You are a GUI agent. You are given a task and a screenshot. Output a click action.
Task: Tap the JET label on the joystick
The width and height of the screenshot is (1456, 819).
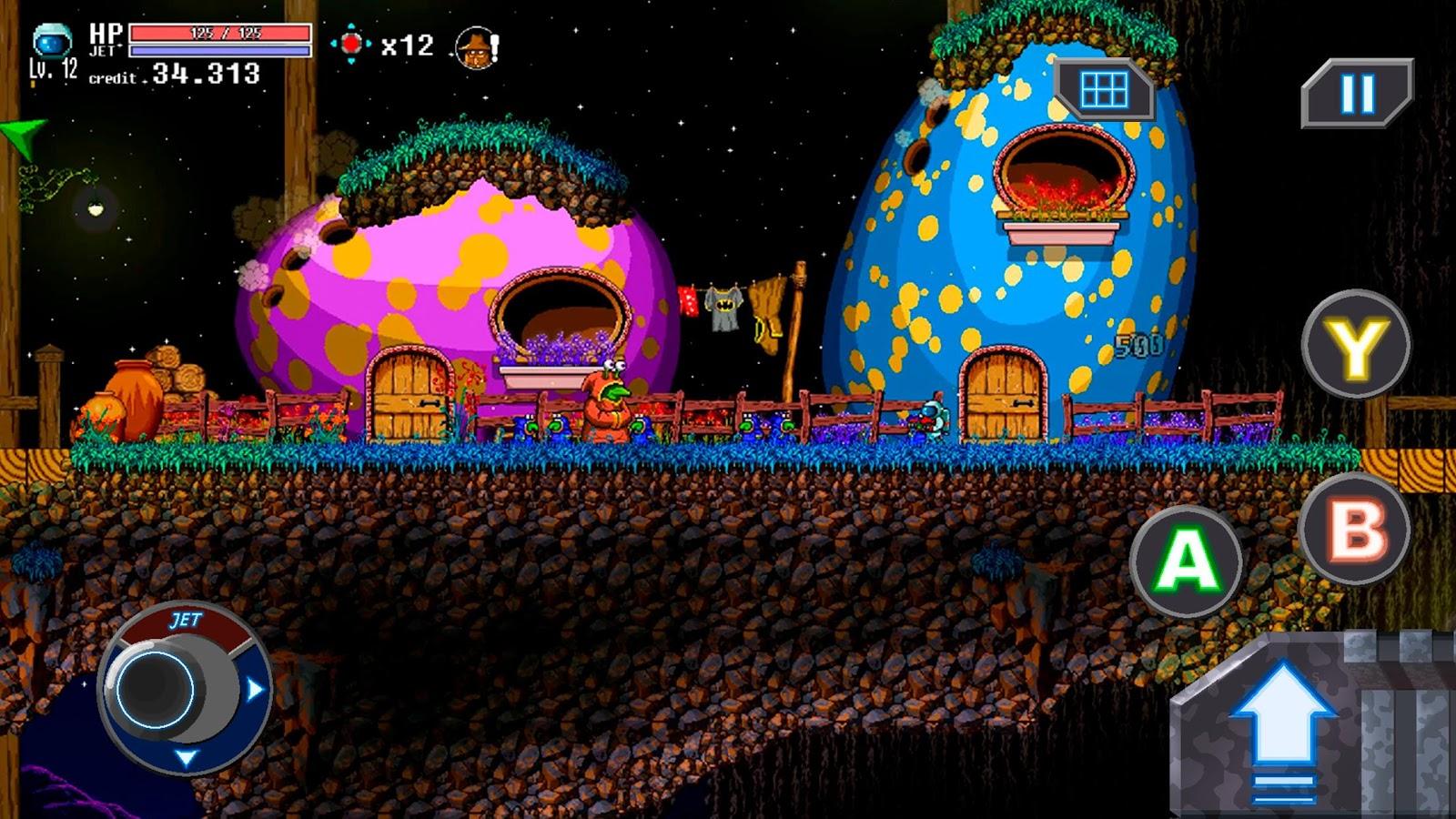point(185,621)
